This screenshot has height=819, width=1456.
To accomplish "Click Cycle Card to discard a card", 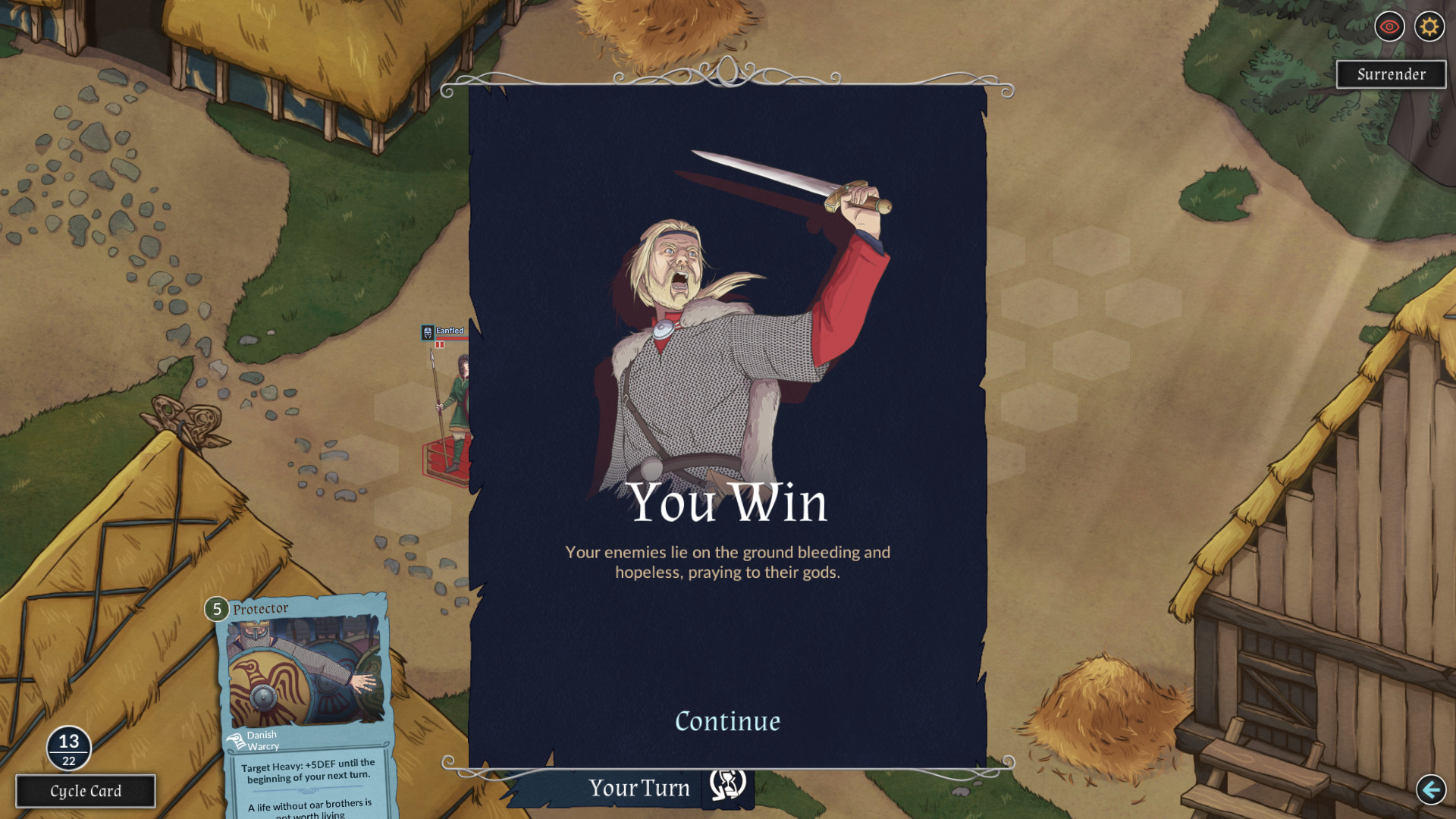I will tap(84, 791).
